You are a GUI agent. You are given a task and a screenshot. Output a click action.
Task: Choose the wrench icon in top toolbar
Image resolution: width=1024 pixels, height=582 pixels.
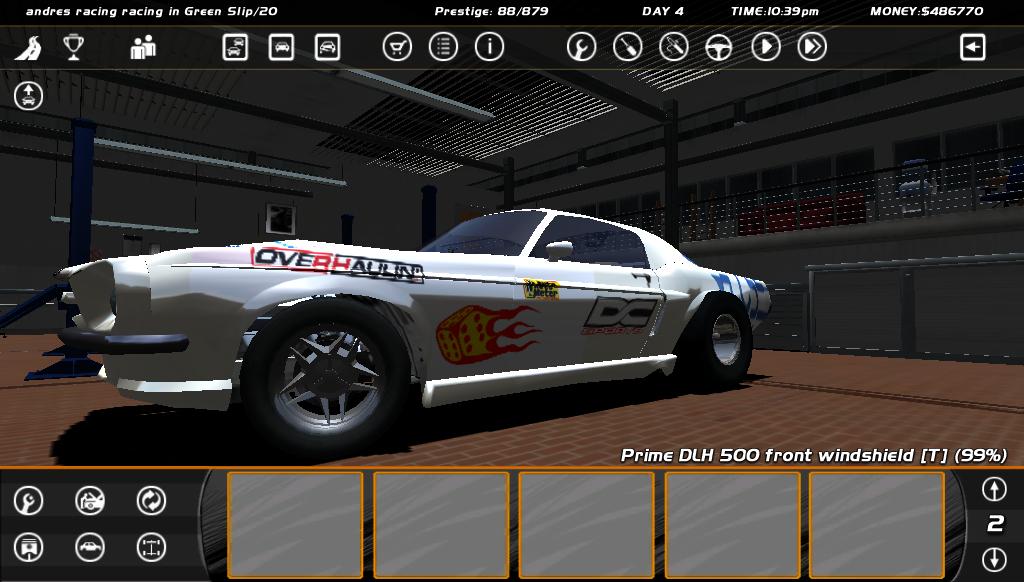pyautogui.click(x=581, y=47)
